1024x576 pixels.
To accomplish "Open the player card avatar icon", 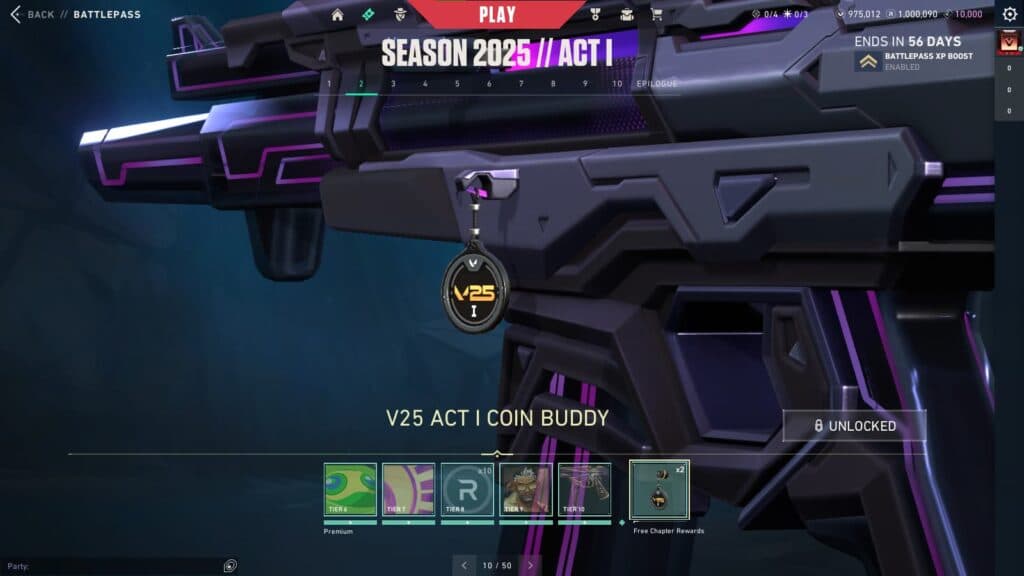I will 1008,44.
